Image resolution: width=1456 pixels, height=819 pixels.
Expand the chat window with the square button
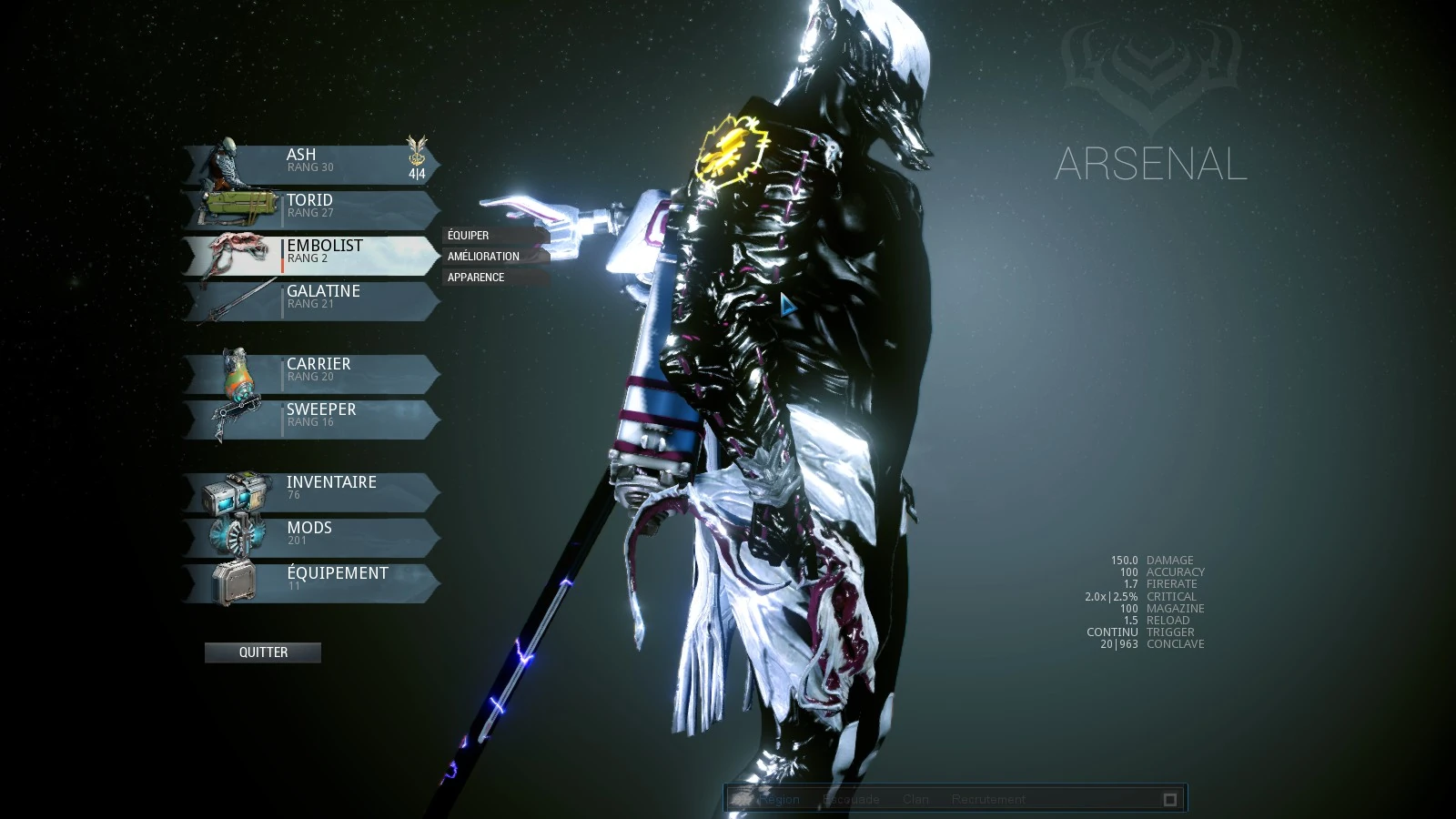click(x=1170, y=800)
